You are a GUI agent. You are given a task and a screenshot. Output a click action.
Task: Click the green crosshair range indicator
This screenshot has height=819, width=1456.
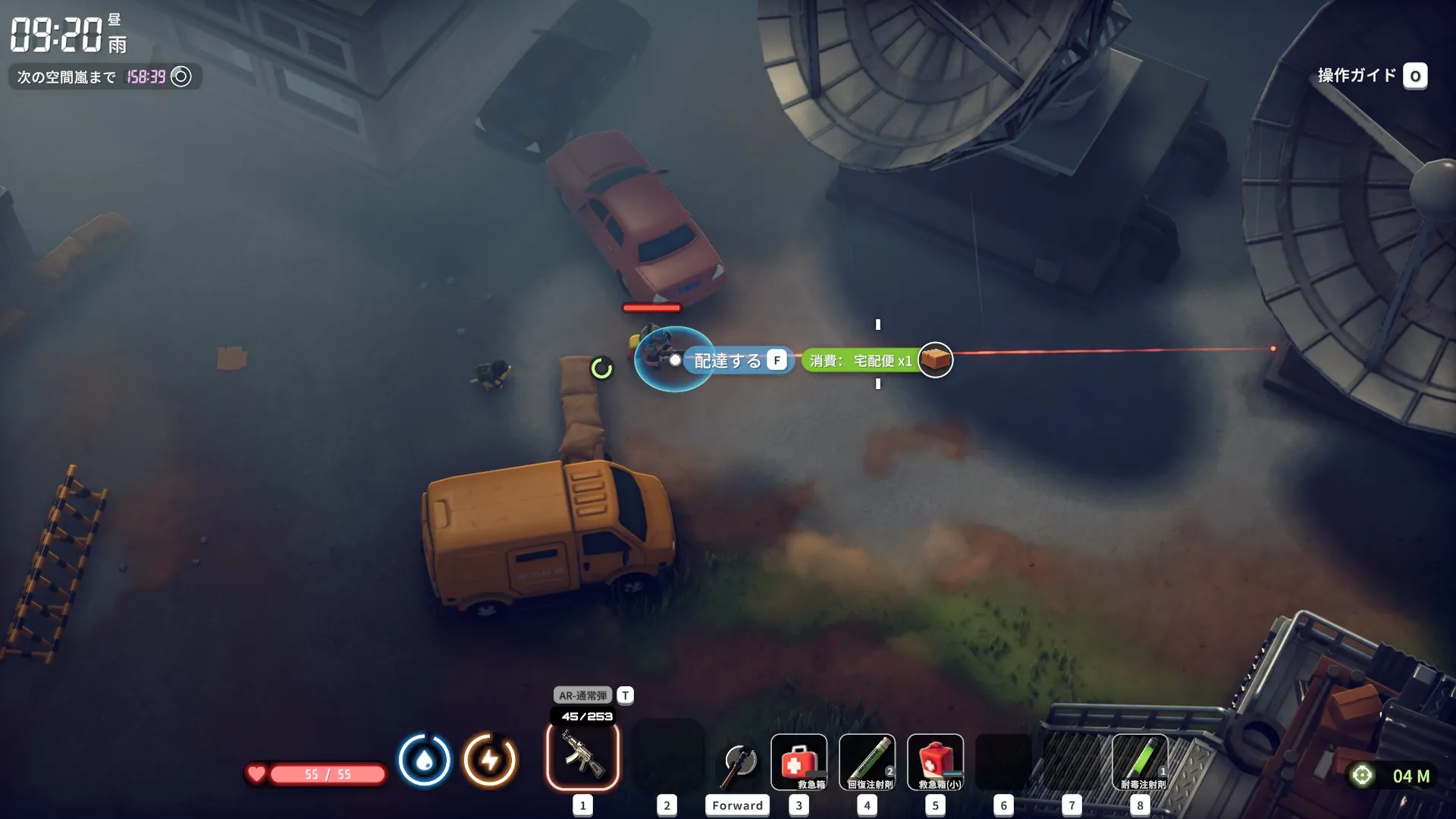pos(1362,775)
